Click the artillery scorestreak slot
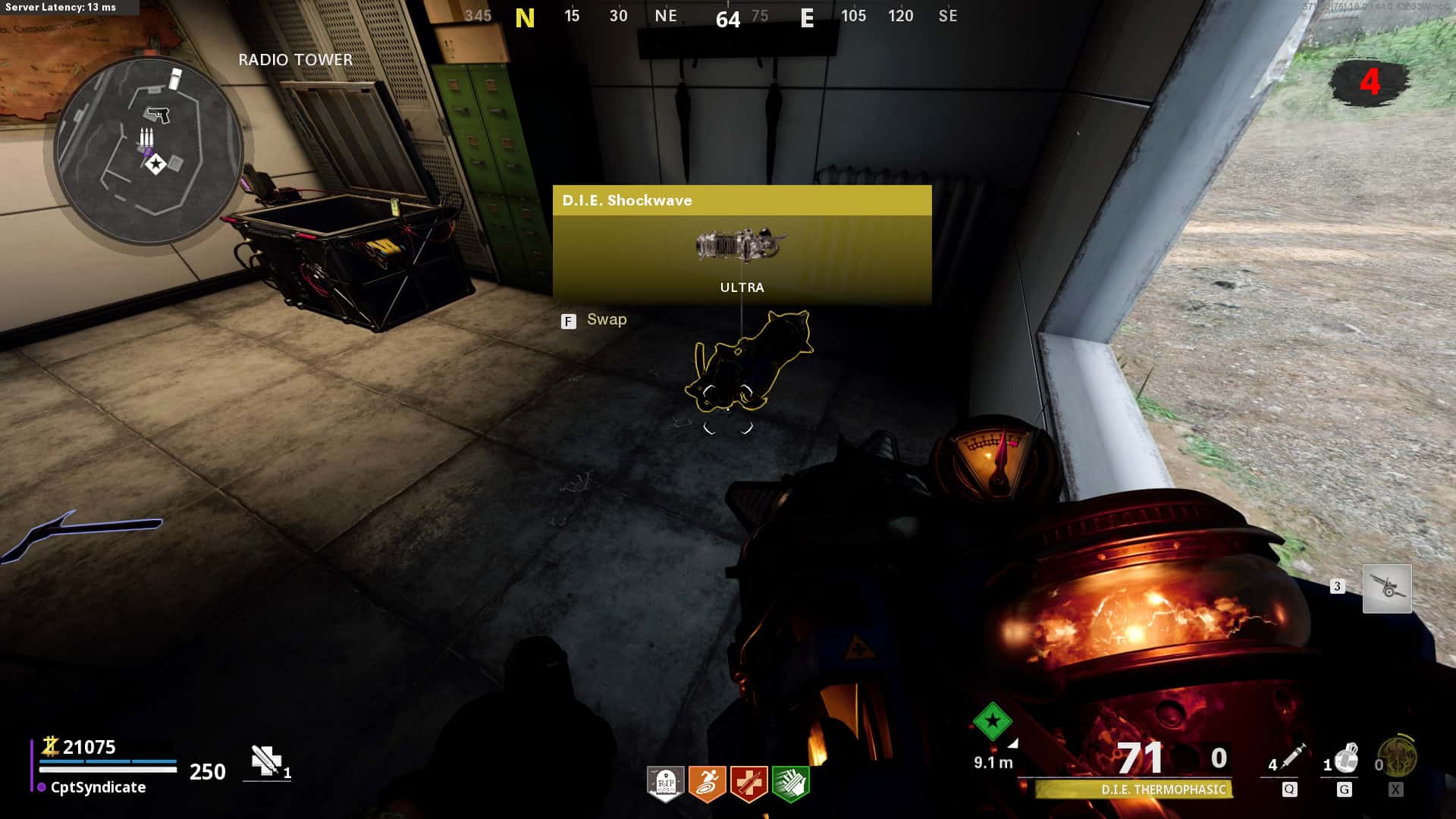1456x819 pixels. click(x=1387, y=588)
